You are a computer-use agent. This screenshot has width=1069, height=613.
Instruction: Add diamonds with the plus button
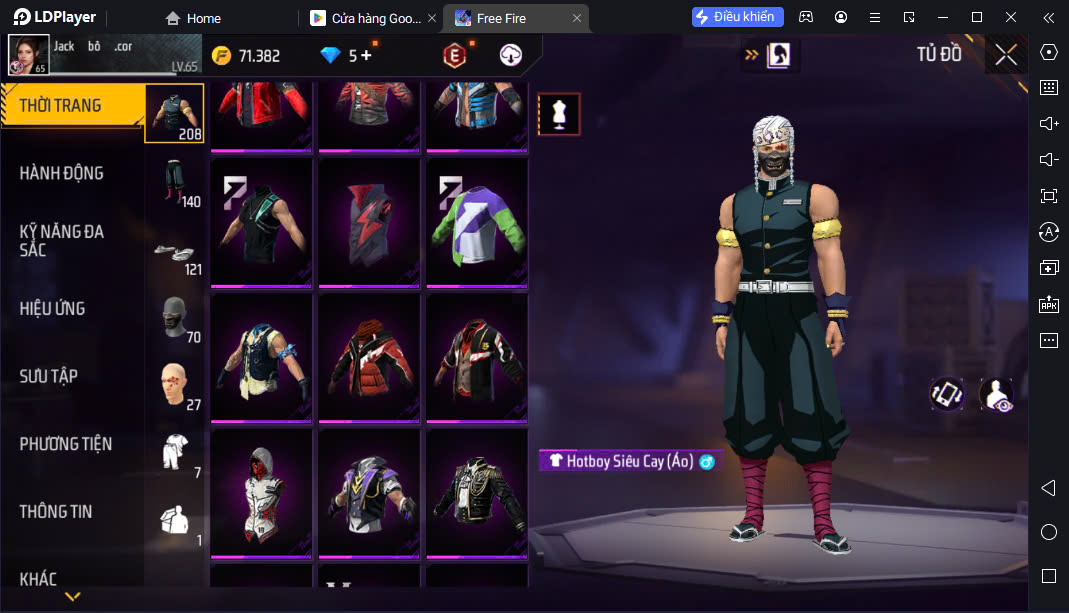pos(366,56)
